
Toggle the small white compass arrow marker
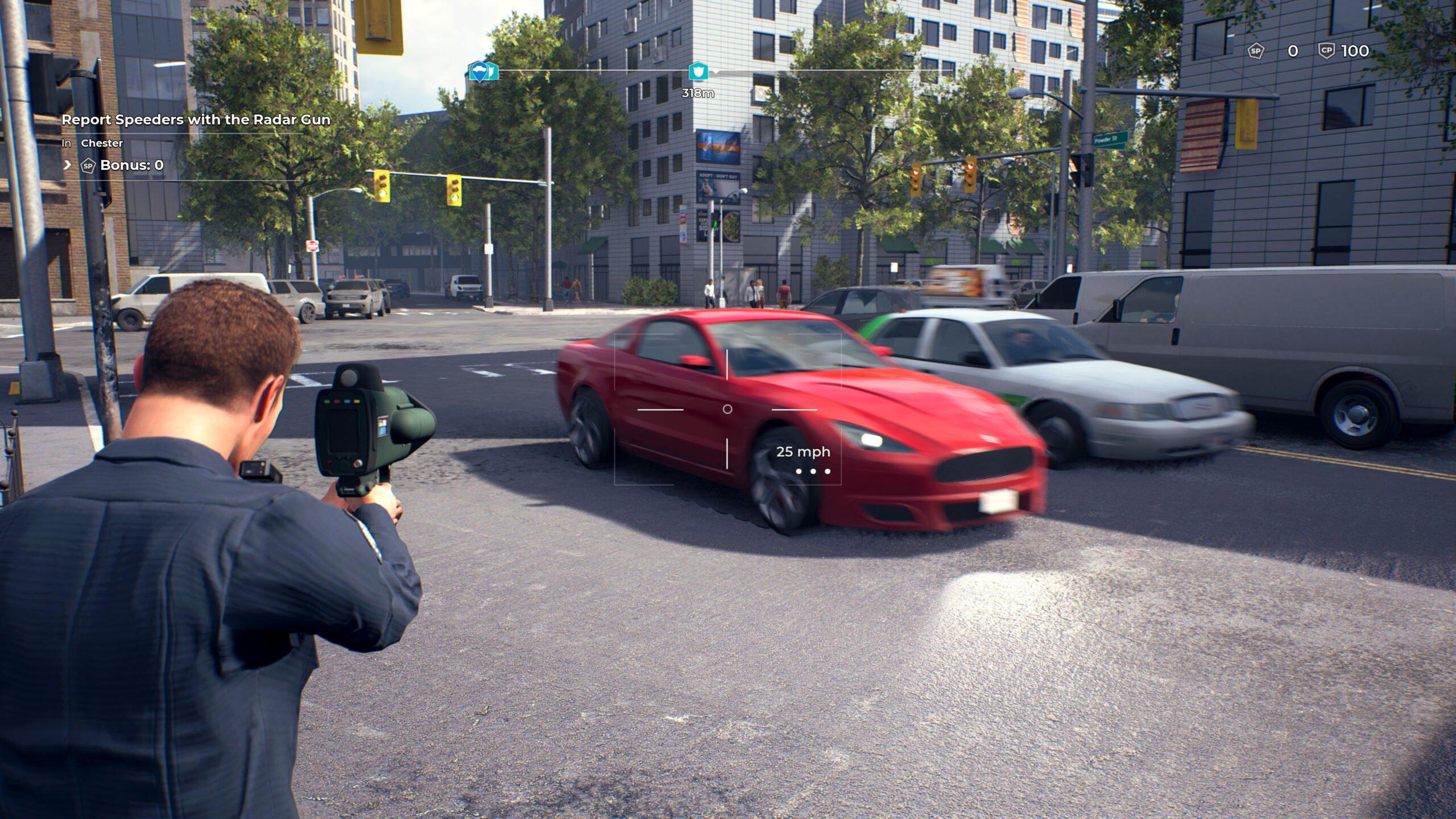pyautogui.click(x=717, y=72)
